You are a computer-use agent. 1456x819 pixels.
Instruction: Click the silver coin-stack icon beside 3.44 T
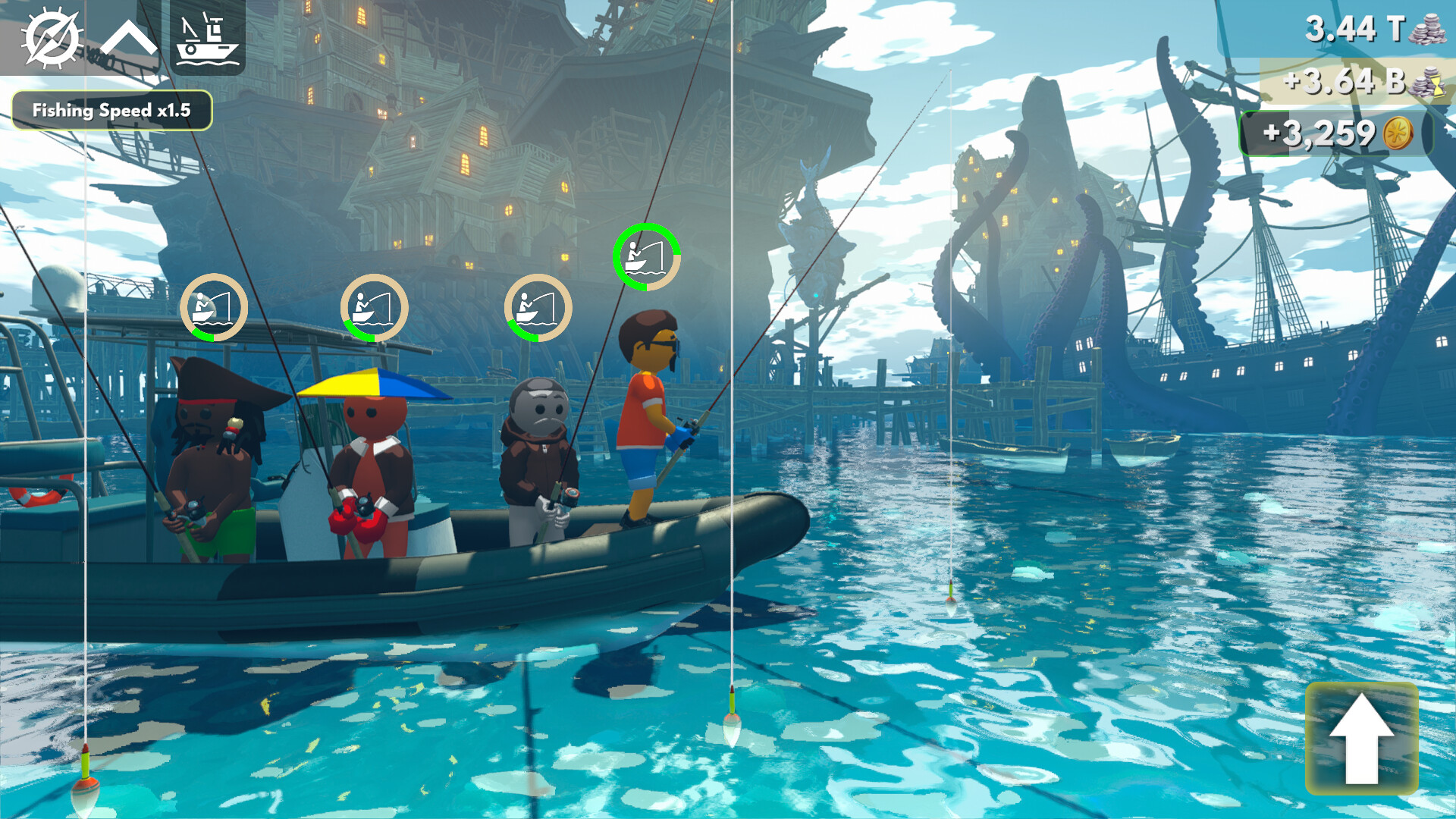coord(1429,30)
